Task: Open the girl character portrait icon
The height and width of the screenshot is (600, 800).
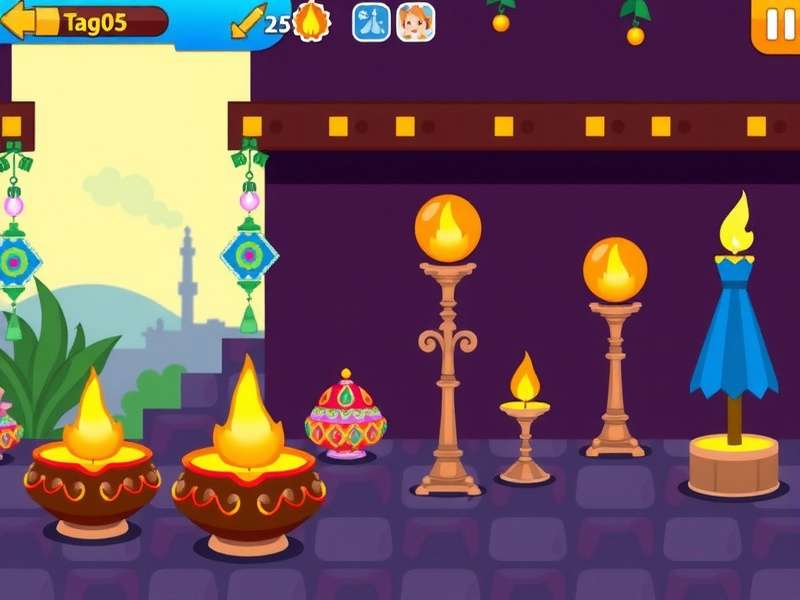Action: 415,22
